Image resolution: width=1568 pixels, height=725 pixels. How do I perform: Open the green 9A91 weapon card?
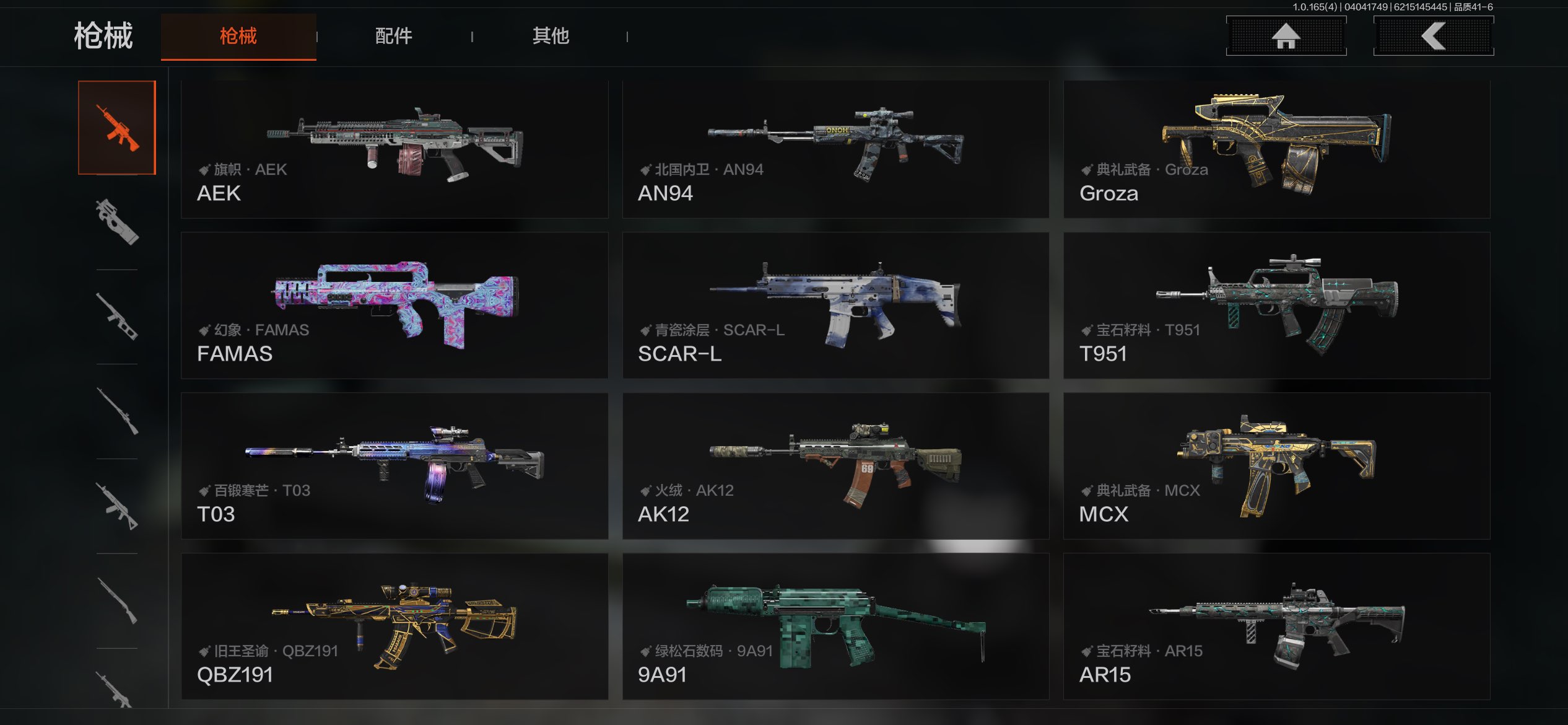(x=835, y=626)
